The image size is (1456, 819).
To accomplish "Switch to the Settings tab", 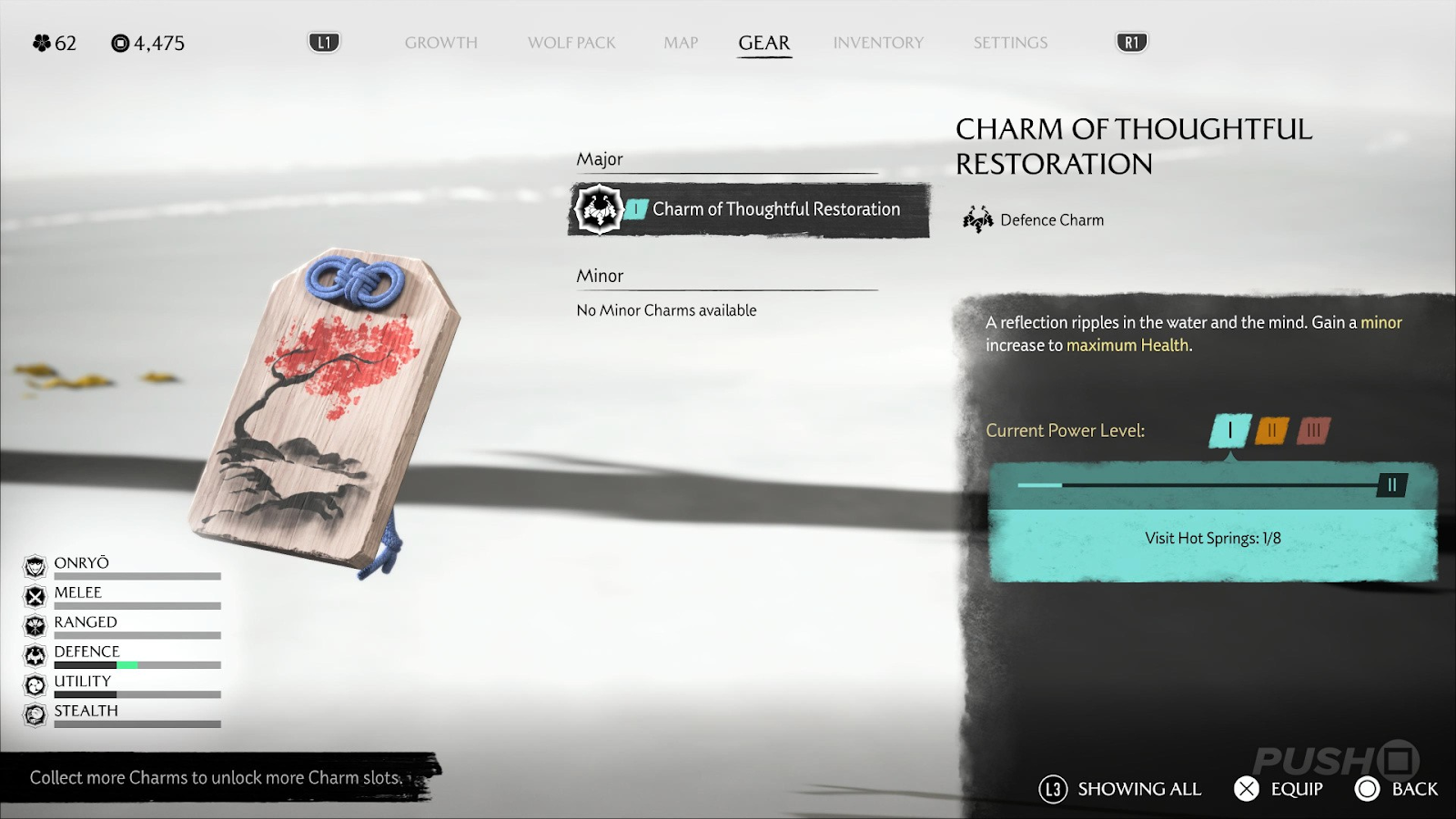I will click(x=1010, y=43).
